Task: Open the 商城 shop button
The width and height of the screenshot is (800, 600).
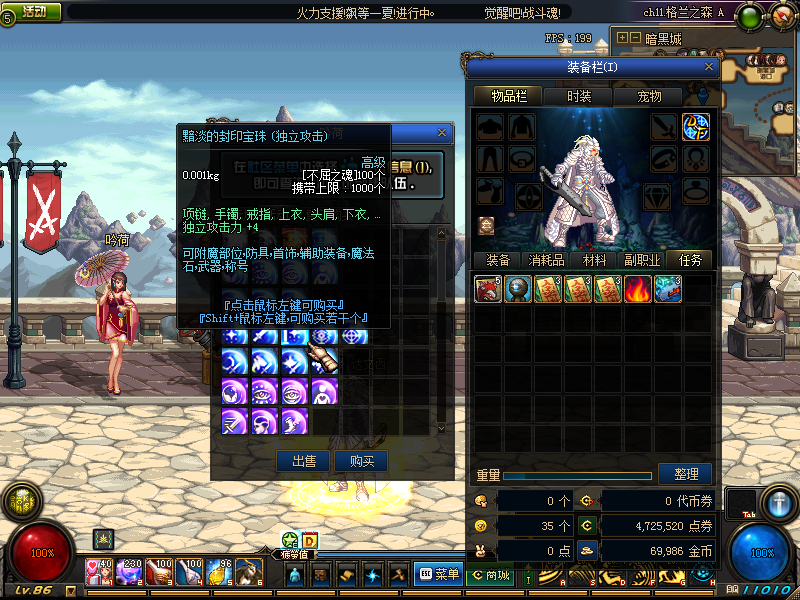Action: [490, 574]
